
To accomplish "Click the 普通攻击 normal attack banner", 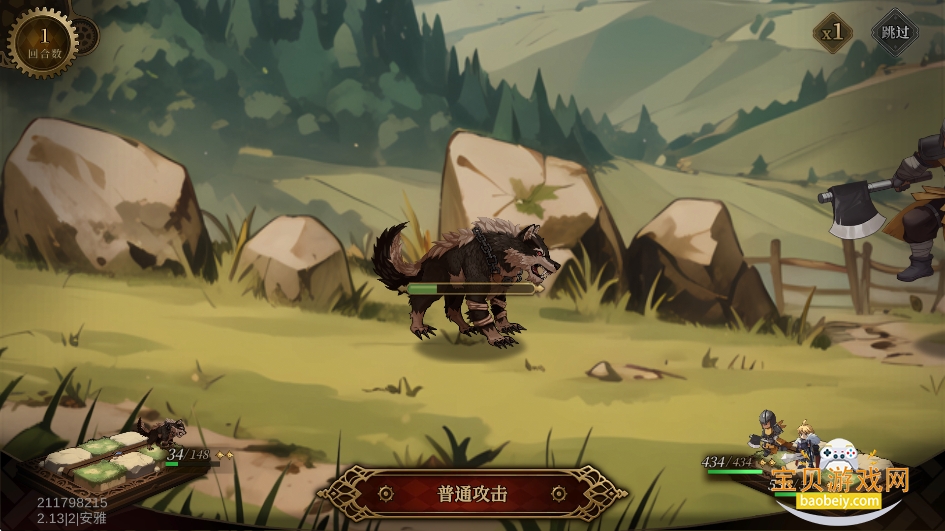I will pos(472,493).
